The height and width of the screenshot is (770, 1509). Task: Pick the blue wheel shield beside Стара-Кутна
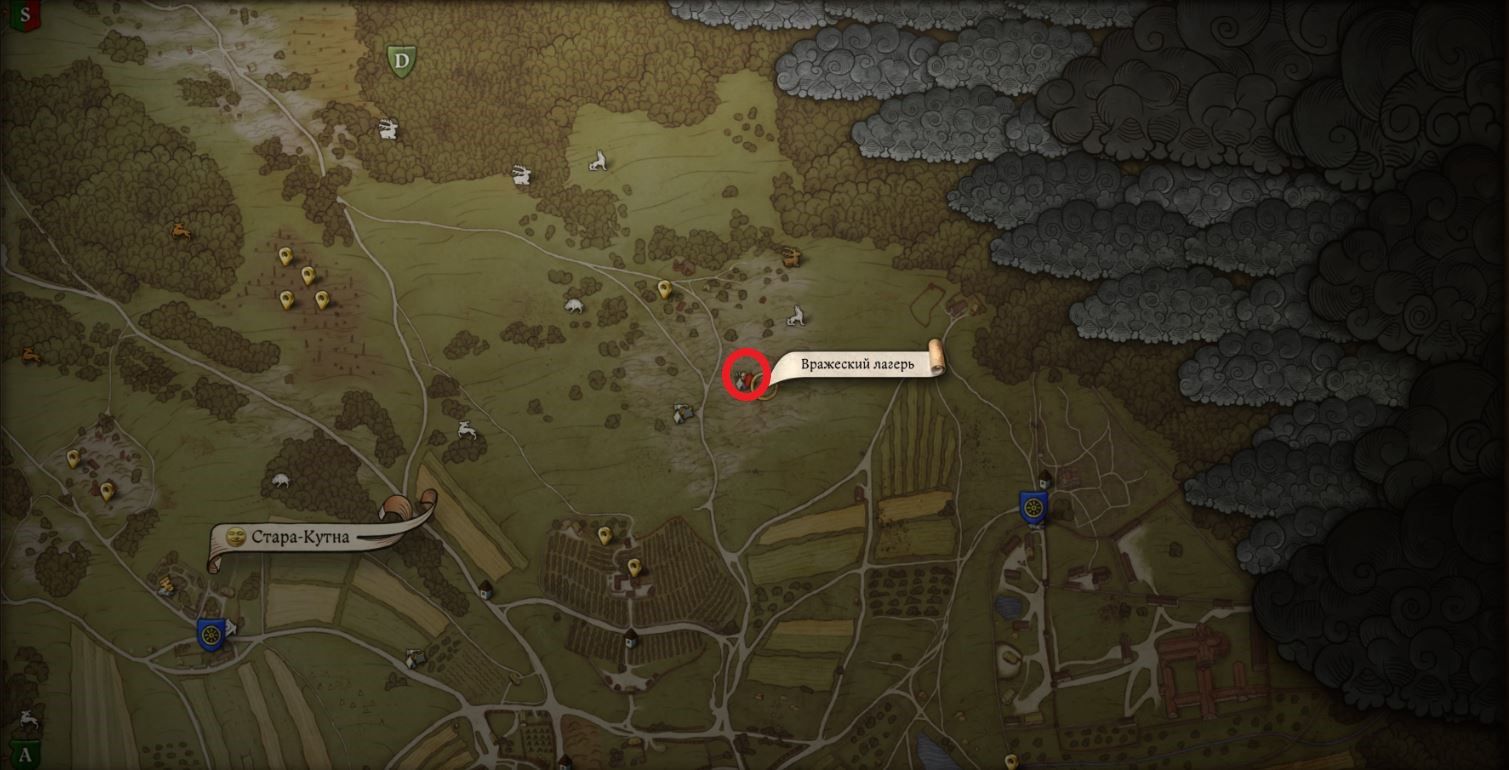[210, 633]
